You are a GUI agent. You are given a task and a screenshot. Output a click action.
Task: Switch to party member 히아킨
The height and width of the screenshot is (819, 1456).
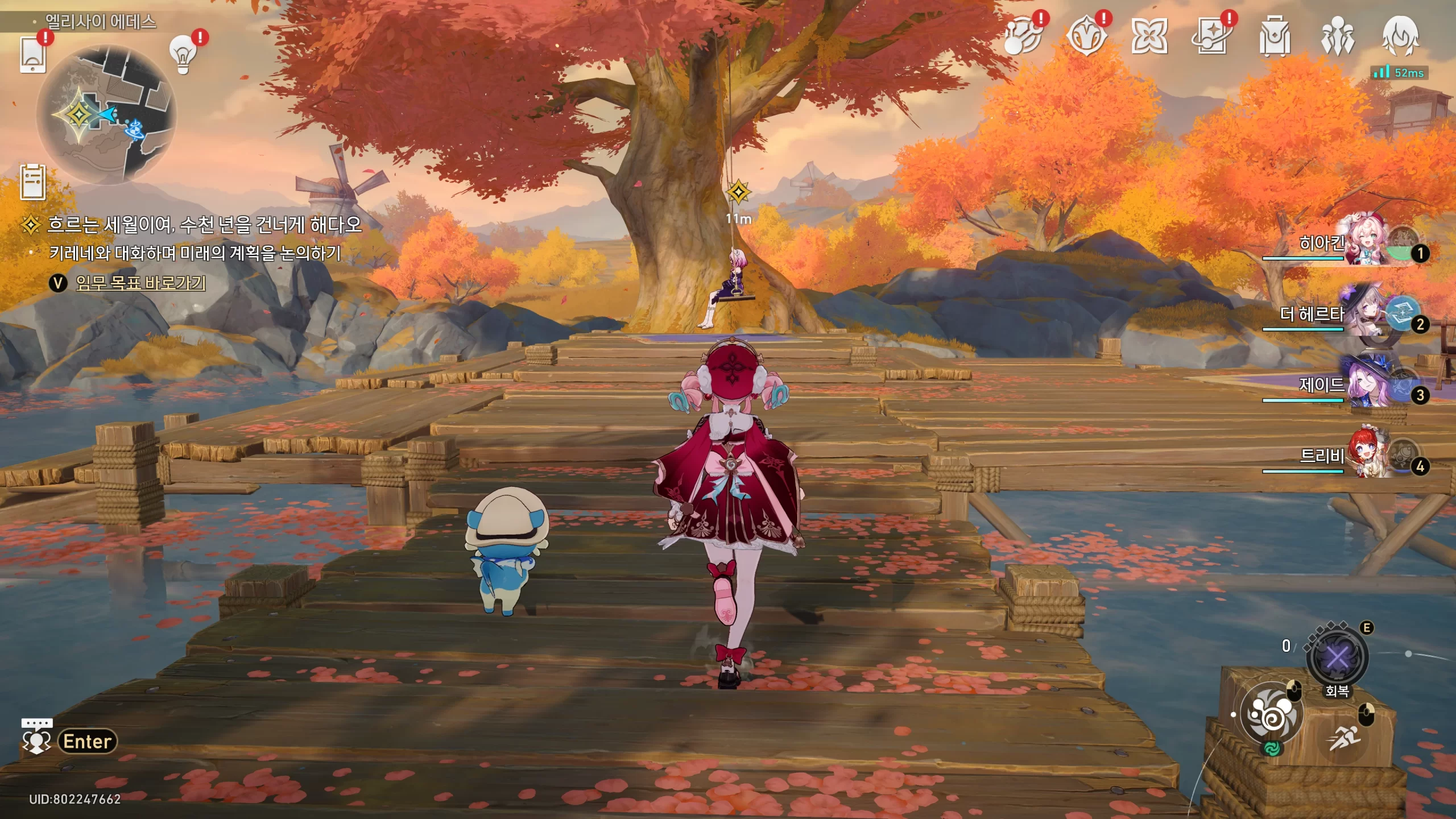tap(1365, 243)
